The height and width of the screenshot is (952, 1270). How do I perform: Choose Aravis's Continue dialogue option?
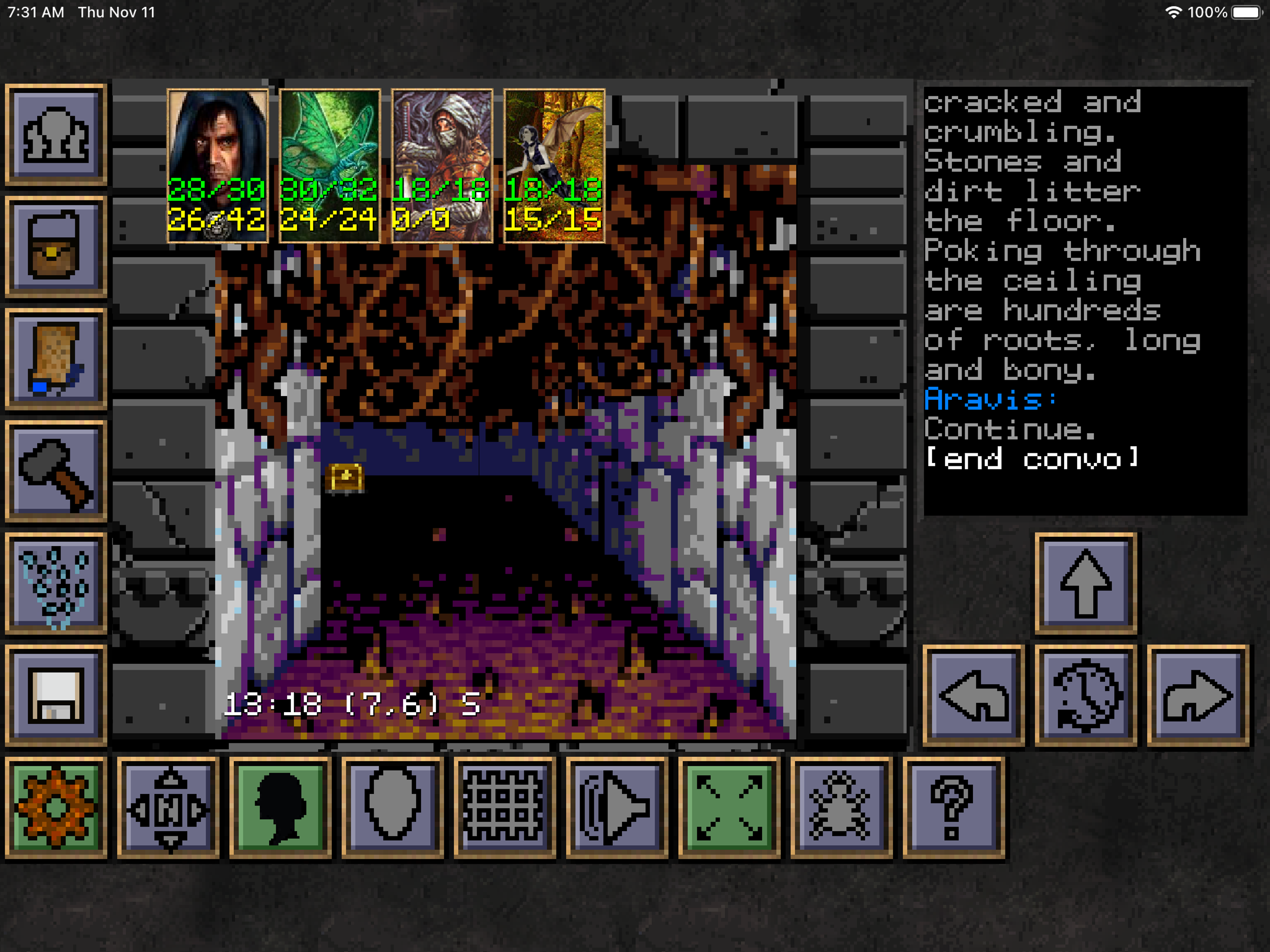[x=1011, y=430]
